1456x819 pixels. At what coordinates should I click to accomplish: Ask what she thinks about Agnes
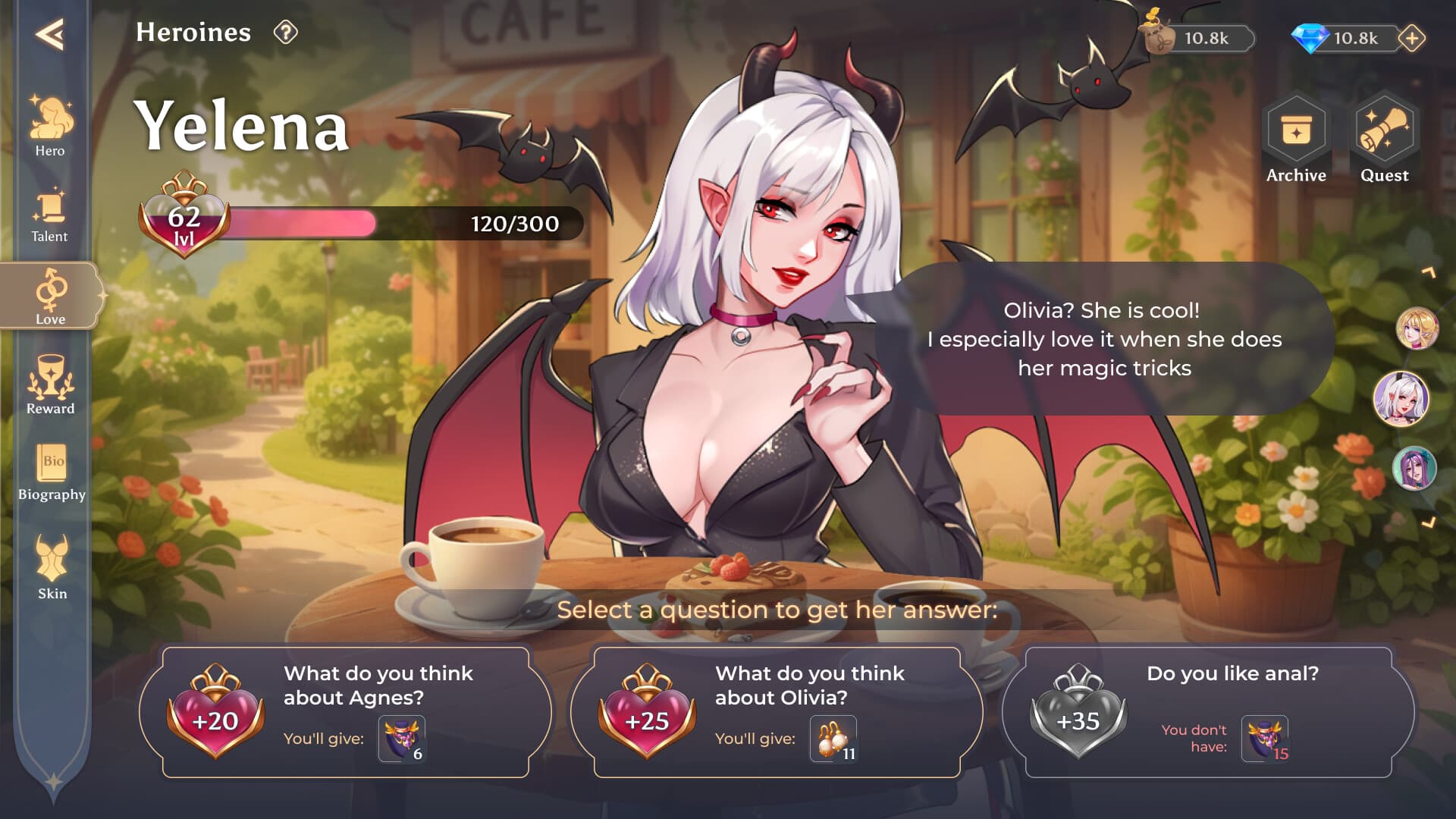[x=346, y=712]
